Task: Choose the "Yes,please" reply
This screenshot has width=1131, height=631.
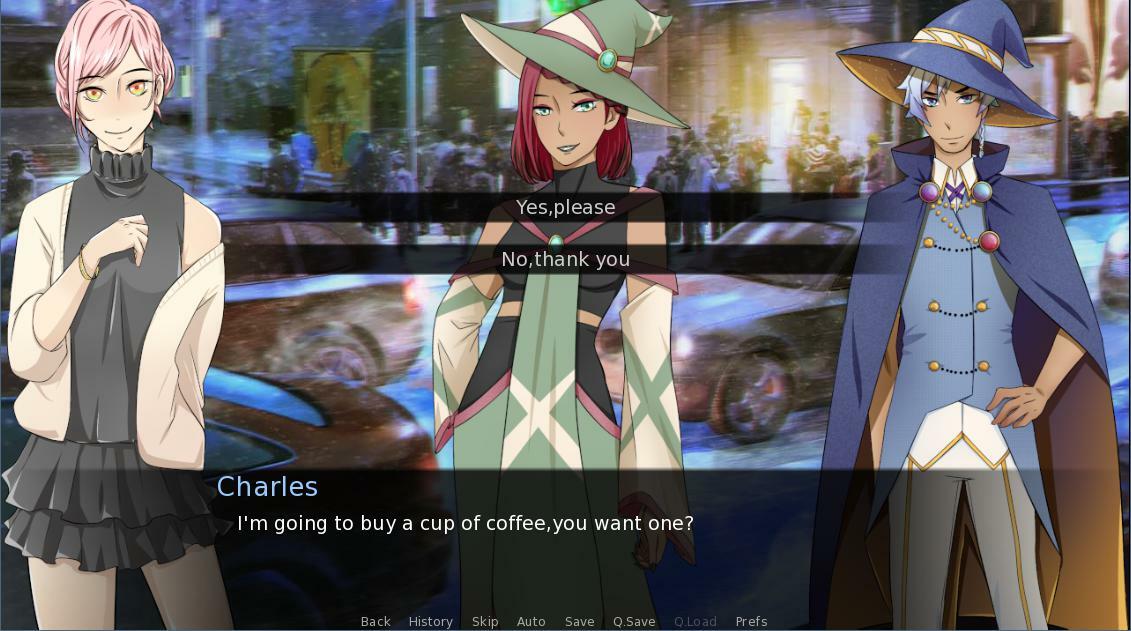Action: (x=565, y=207)
